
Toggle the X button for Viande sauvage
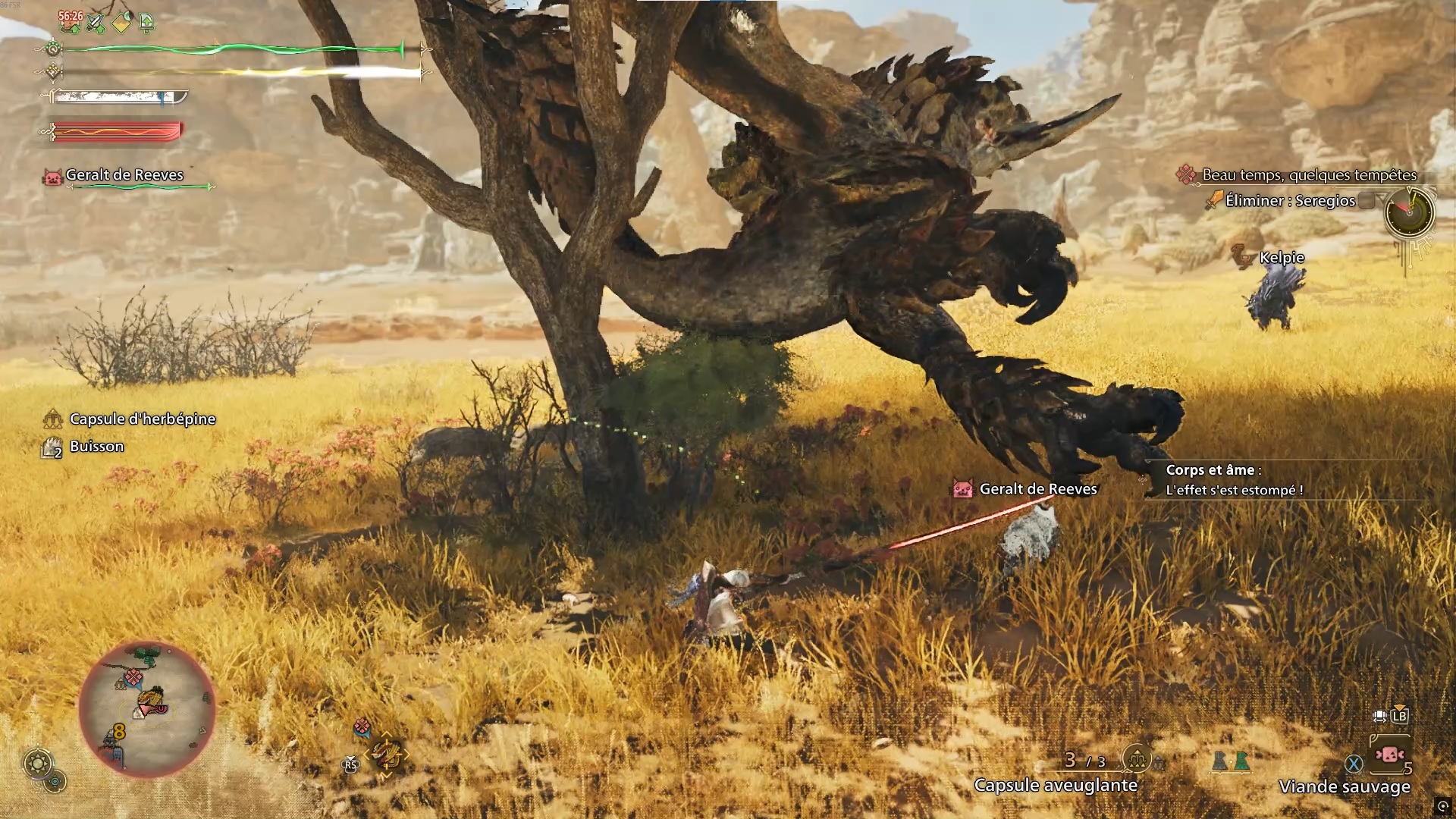(1354, 763)
